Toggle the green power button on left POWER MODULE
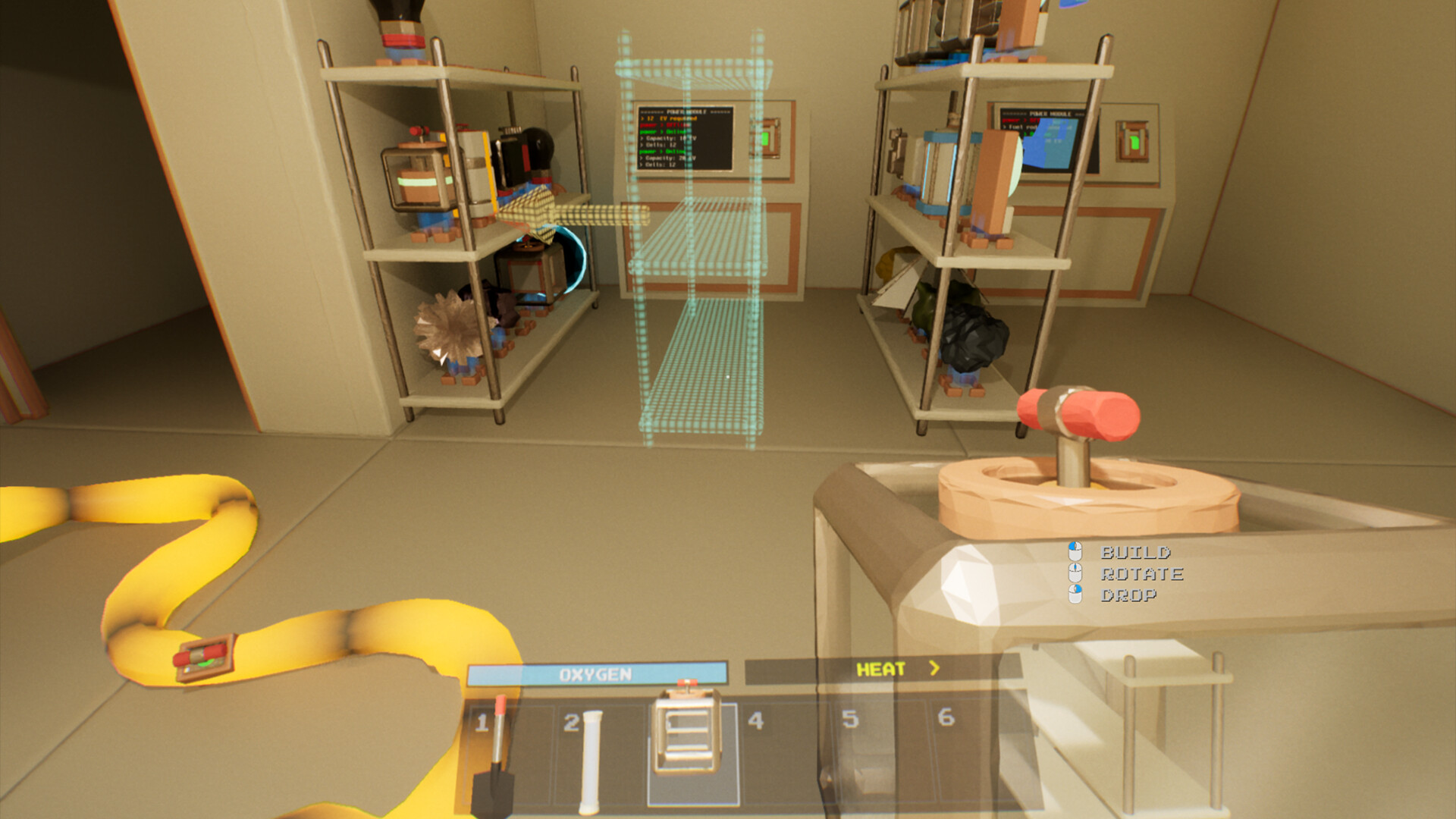Screen dimensions: 1456x819 (x=766, y=140)
